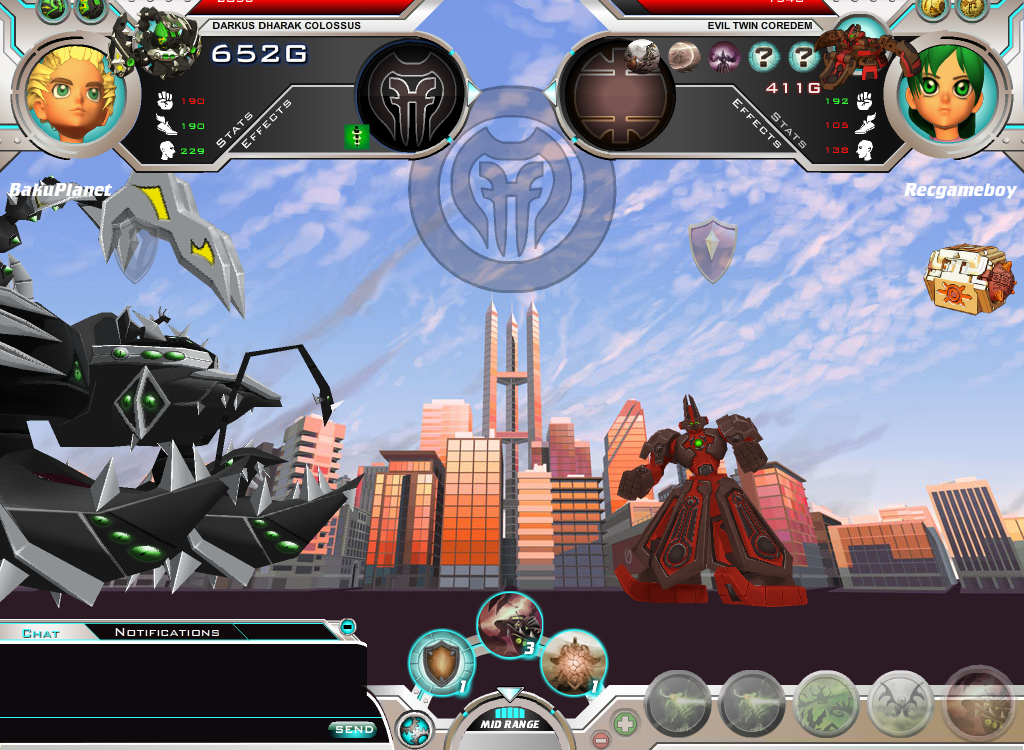
Task: Select the green horned-creature ability card
Action: click(826, 703)
